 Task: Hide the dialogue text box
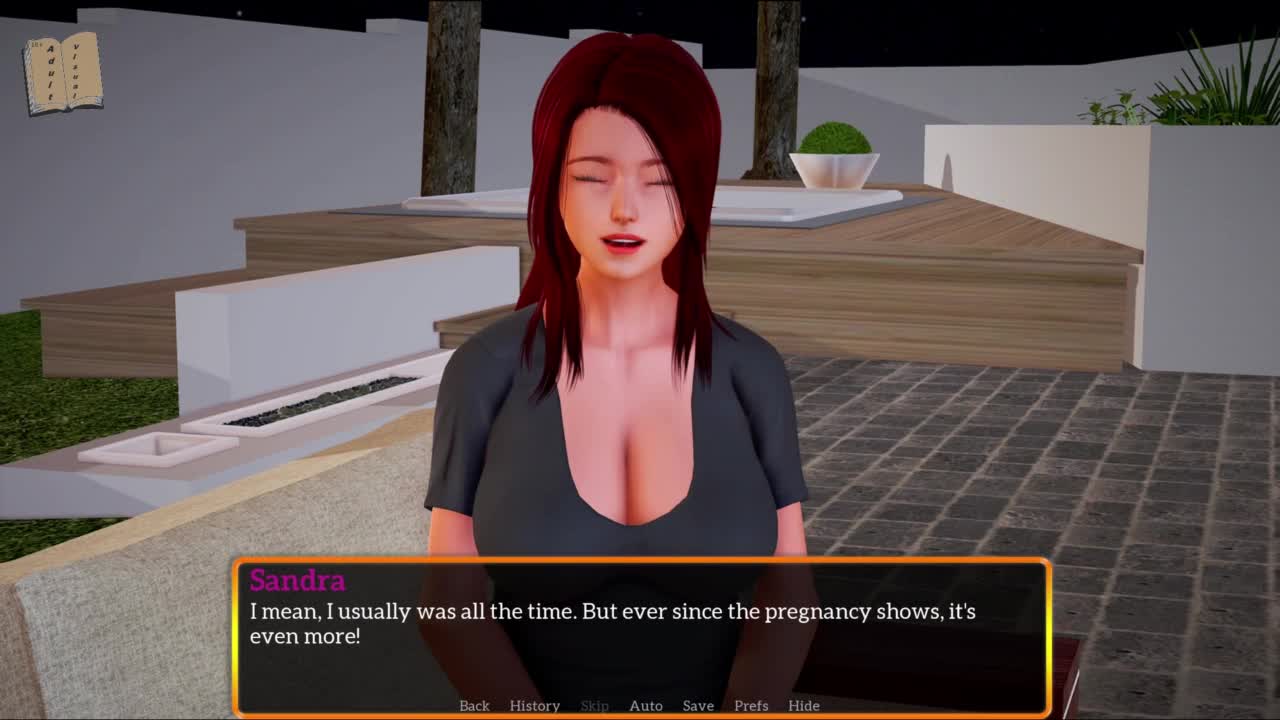click(803, 705)
